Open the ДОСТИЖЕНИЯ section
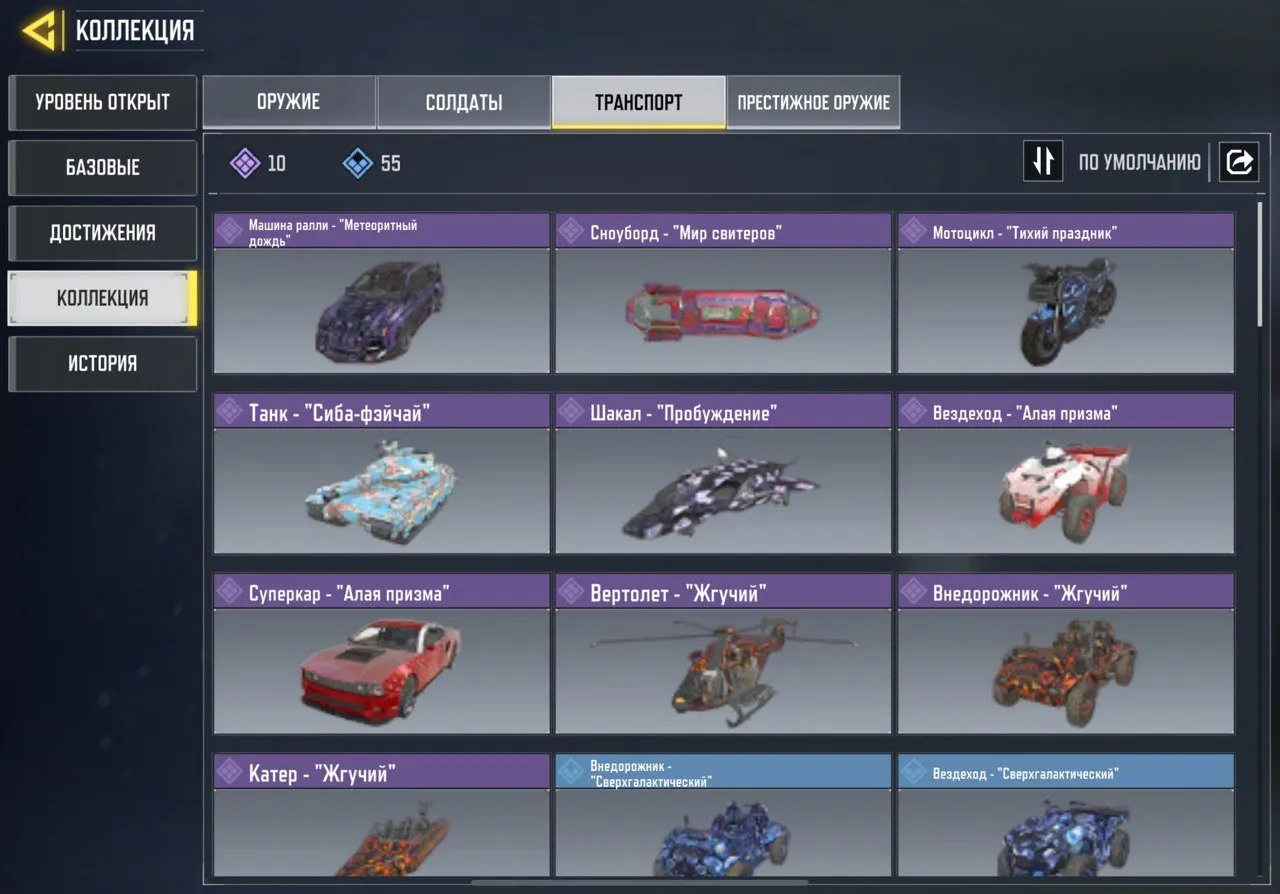Image resolution: width=1280 pixels, height=894 pixels. 102,233
